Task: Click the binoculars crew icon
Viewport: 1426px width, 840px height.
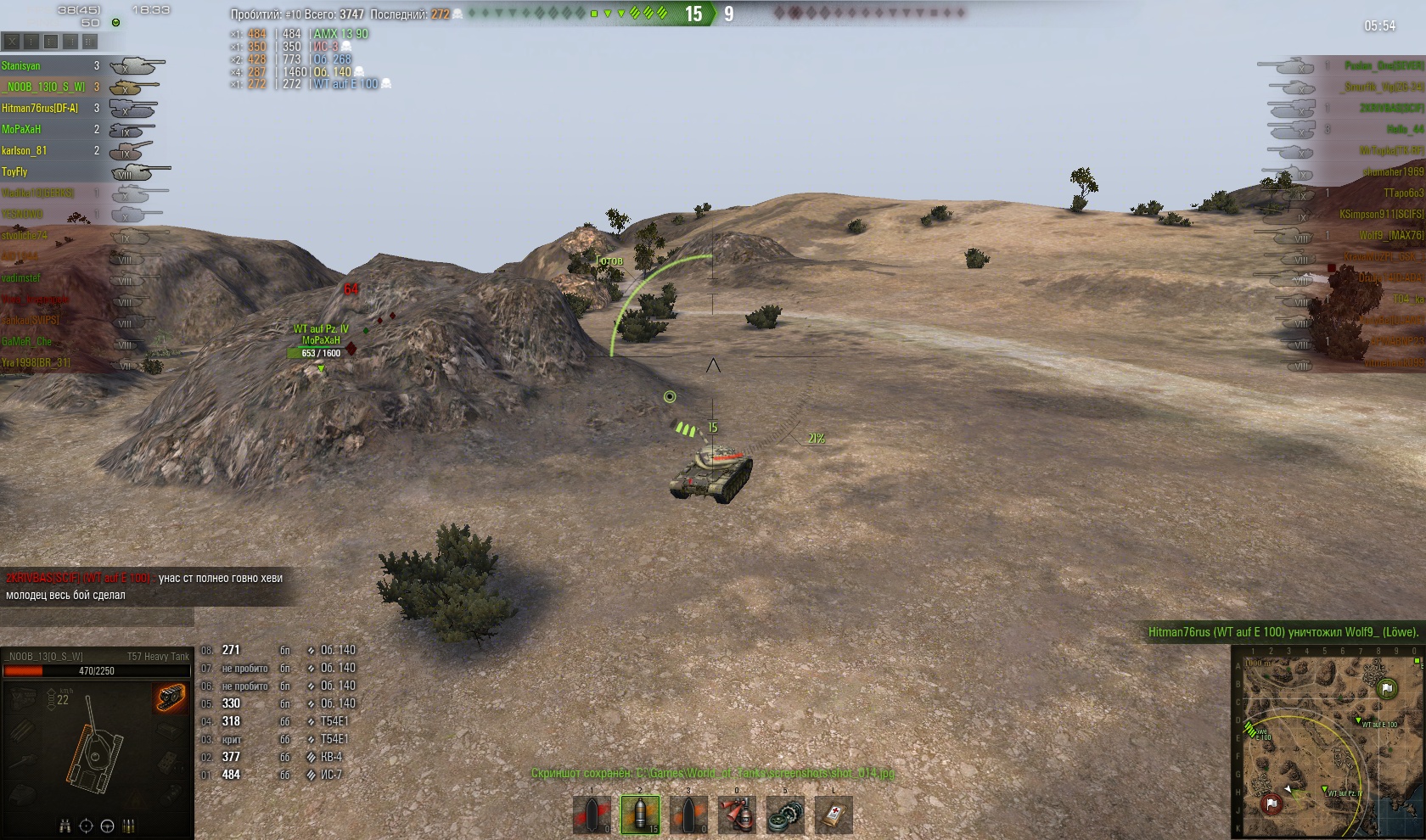Action: click(x=65, y=826)
